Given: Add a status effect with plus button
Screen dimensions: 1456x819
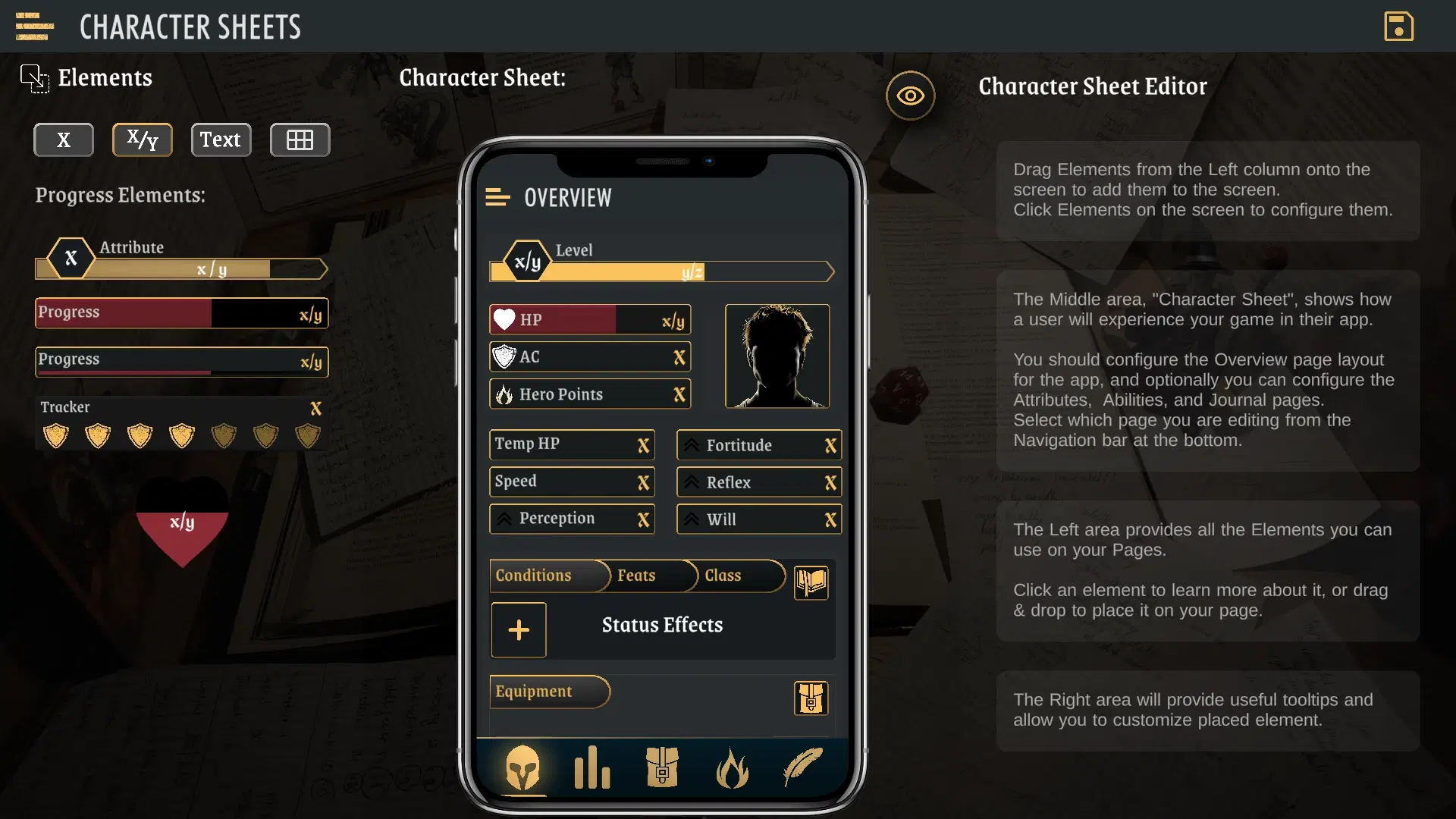Looking at the screenshot, I should click(519, 630).
